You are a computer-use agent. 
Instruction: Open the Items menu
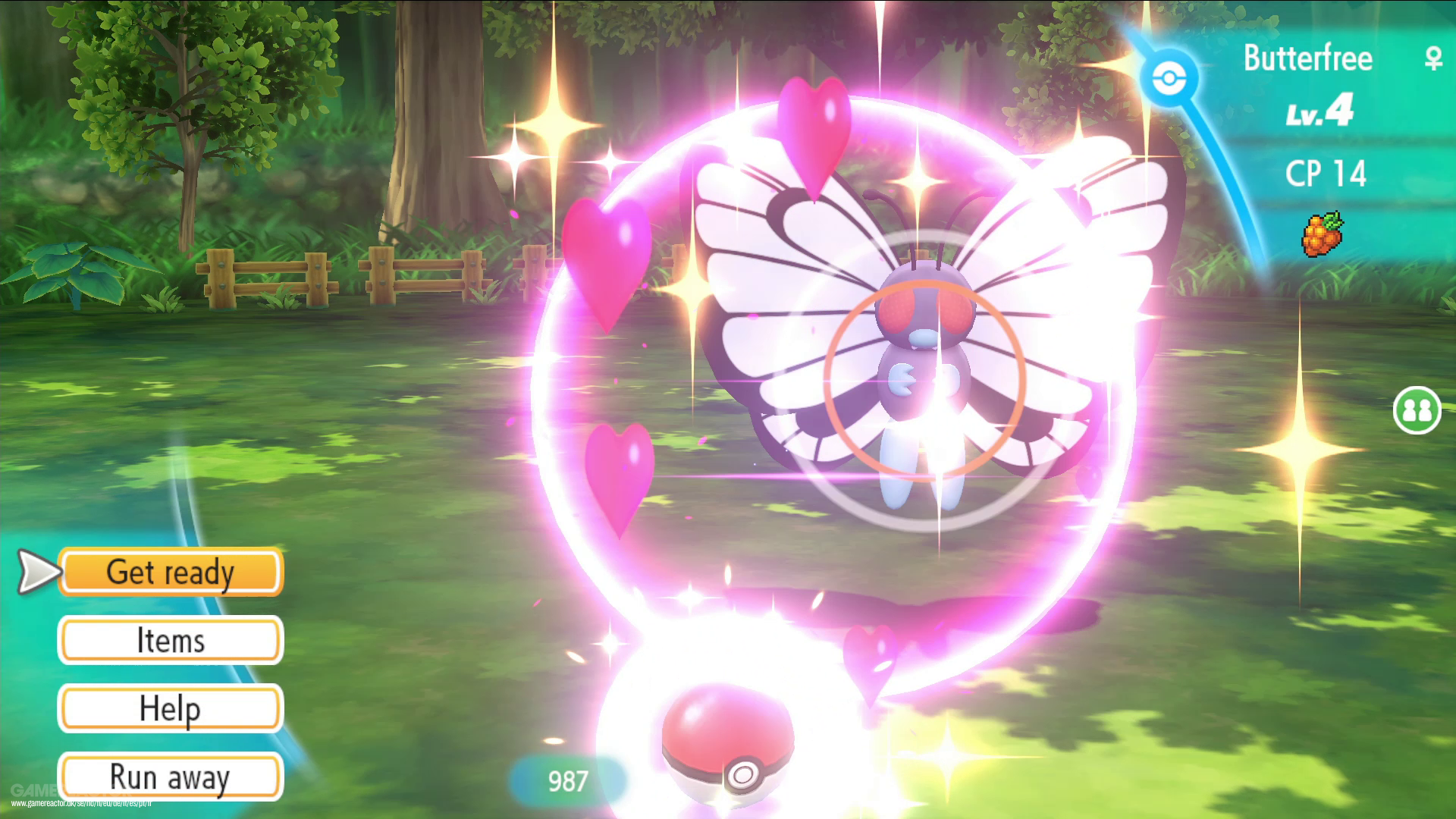pos(171,641)
